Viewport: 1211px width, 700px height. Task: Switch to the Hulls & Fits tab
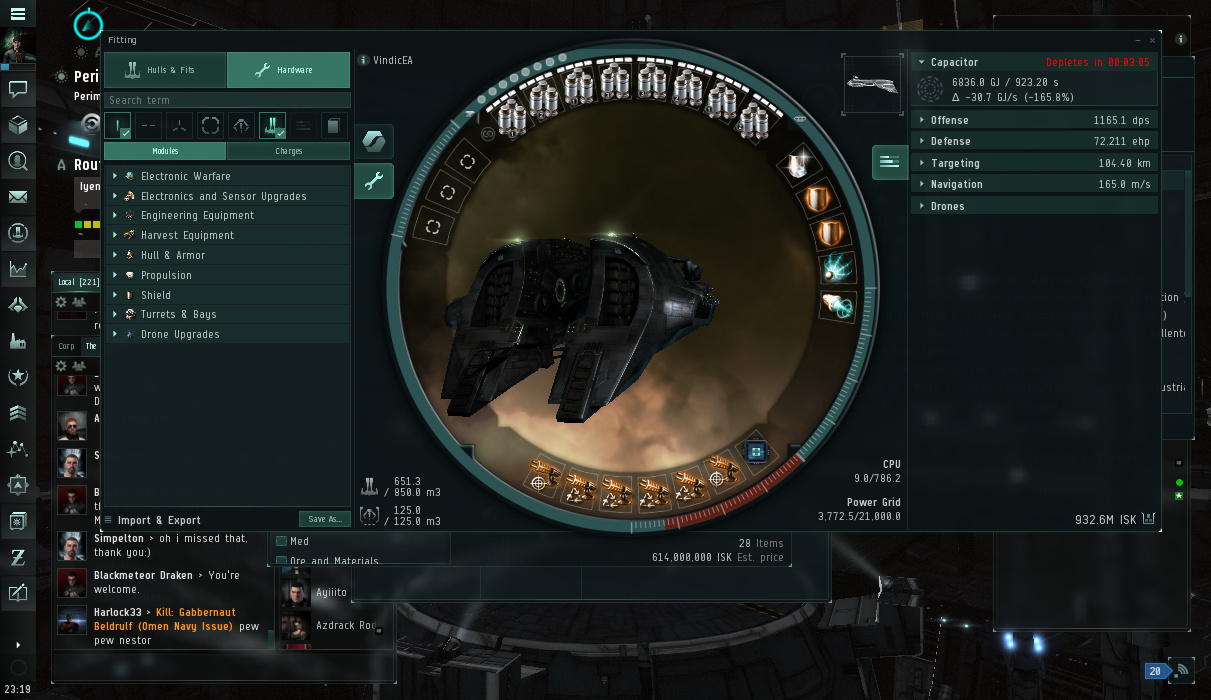pyautogui.click(x=165, y=70)
